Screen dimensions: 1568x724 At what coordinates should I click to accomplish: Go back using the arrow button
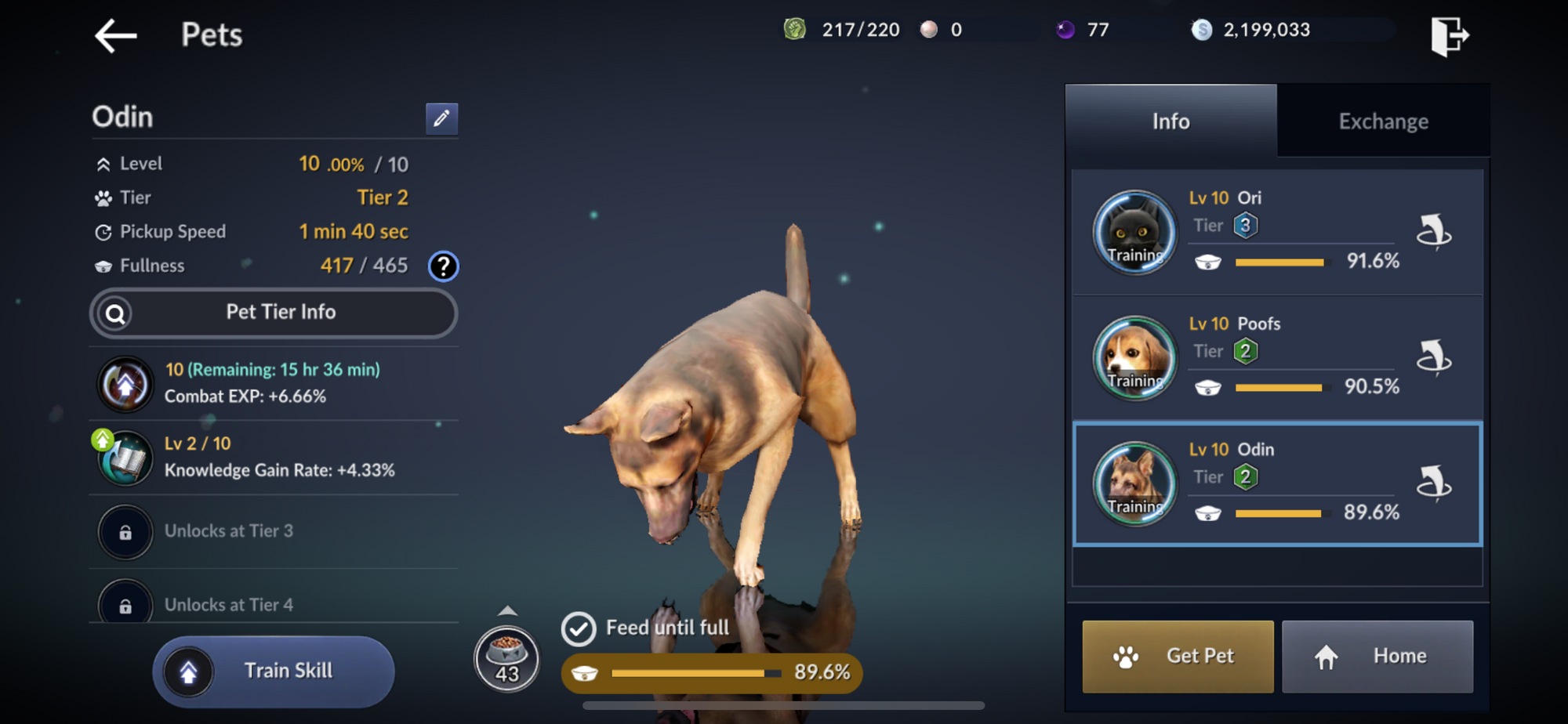(x=116, y=36)
